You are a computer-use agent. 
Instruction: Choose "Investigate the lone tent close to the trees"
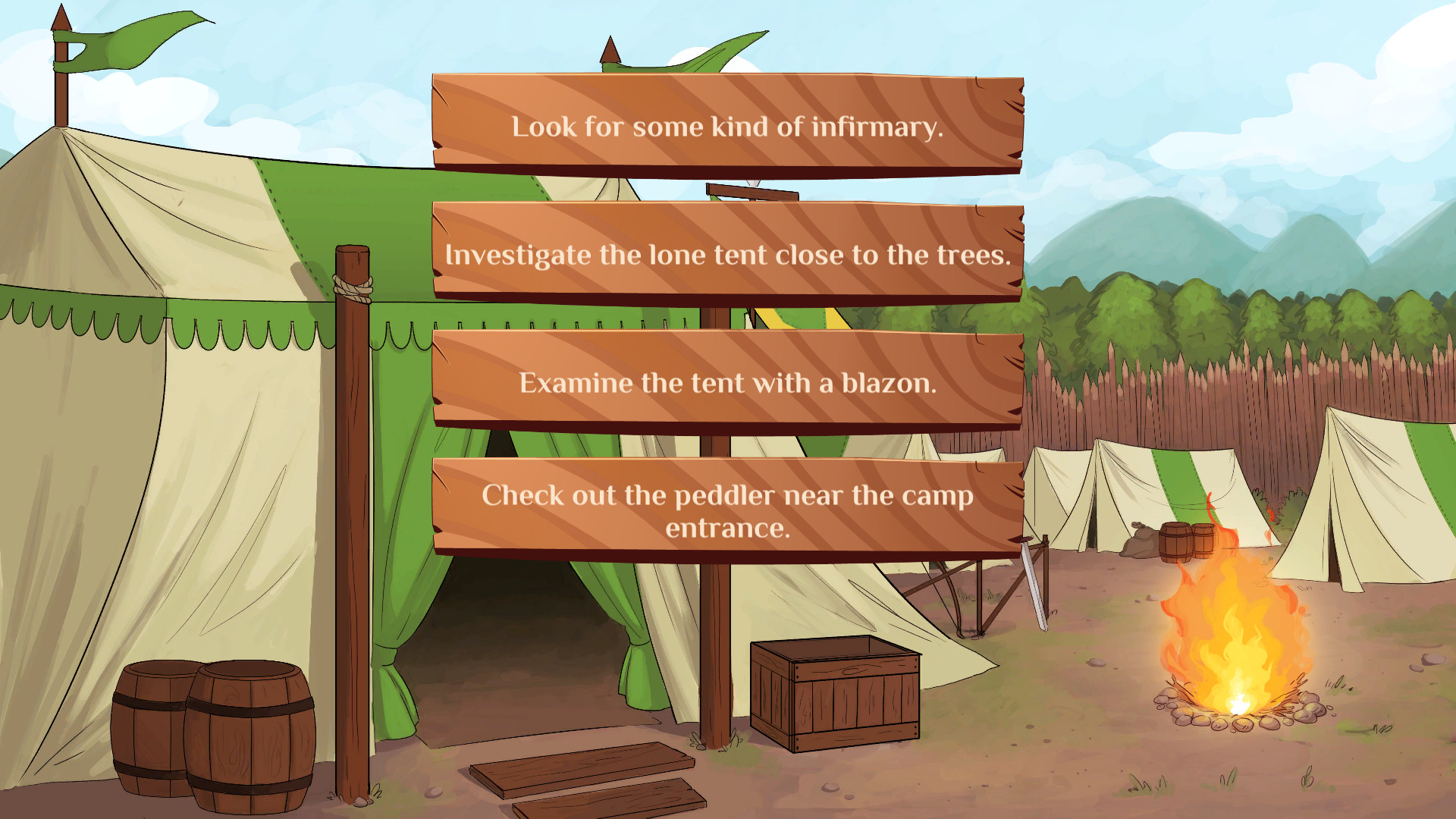[726, 255]
